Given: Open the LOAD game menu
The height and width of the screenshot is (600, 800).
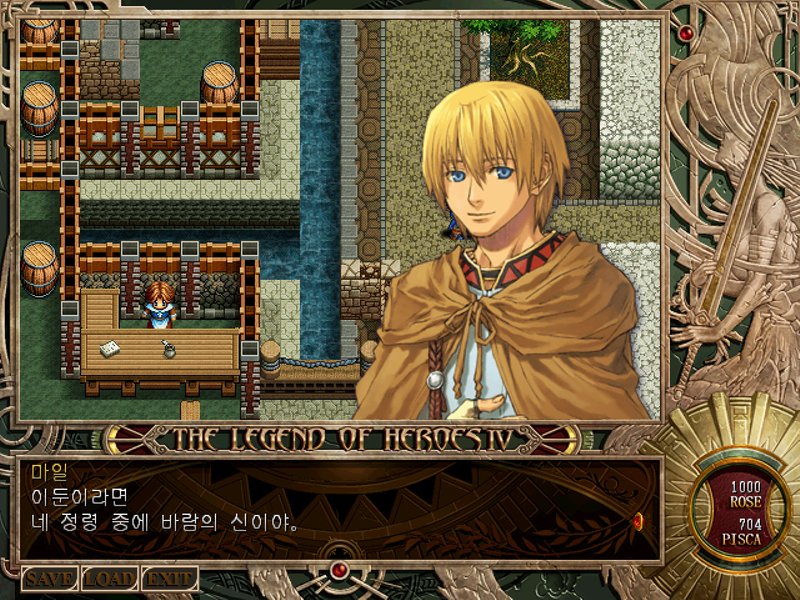Looking at the screenshot, I should (x=109, y=579).
